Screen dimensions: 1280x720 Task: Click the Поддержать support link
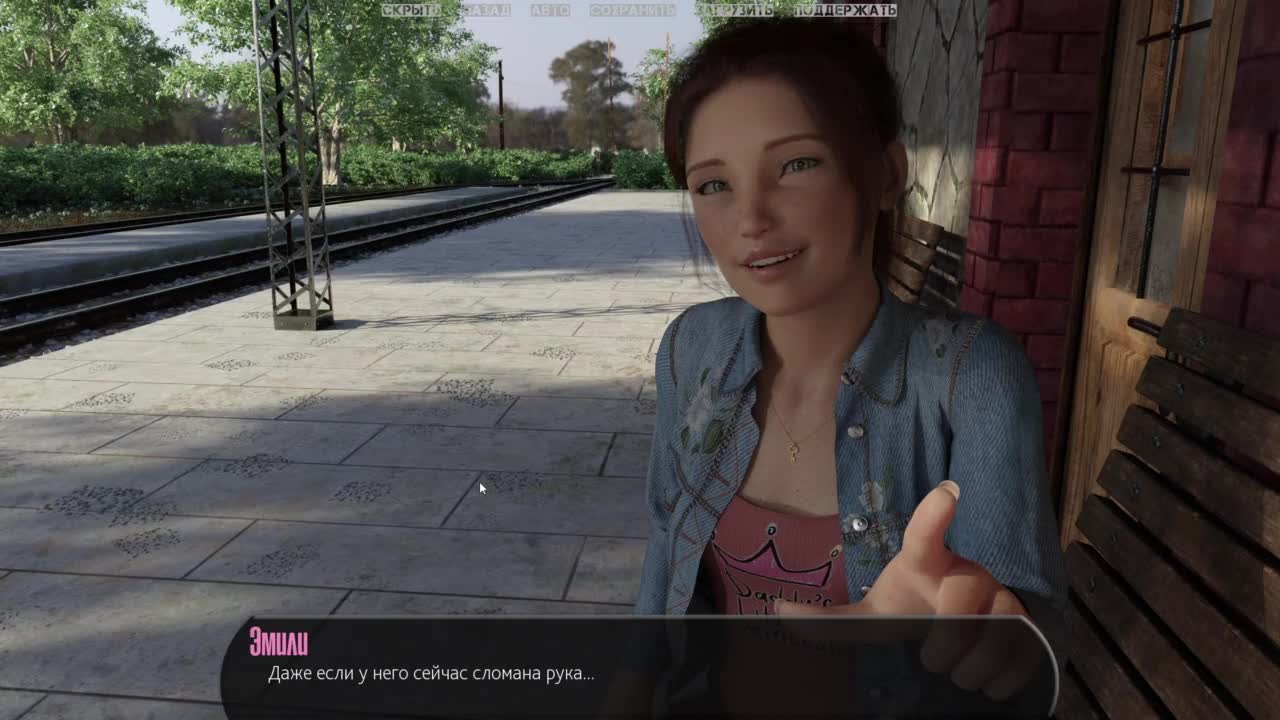845,10
